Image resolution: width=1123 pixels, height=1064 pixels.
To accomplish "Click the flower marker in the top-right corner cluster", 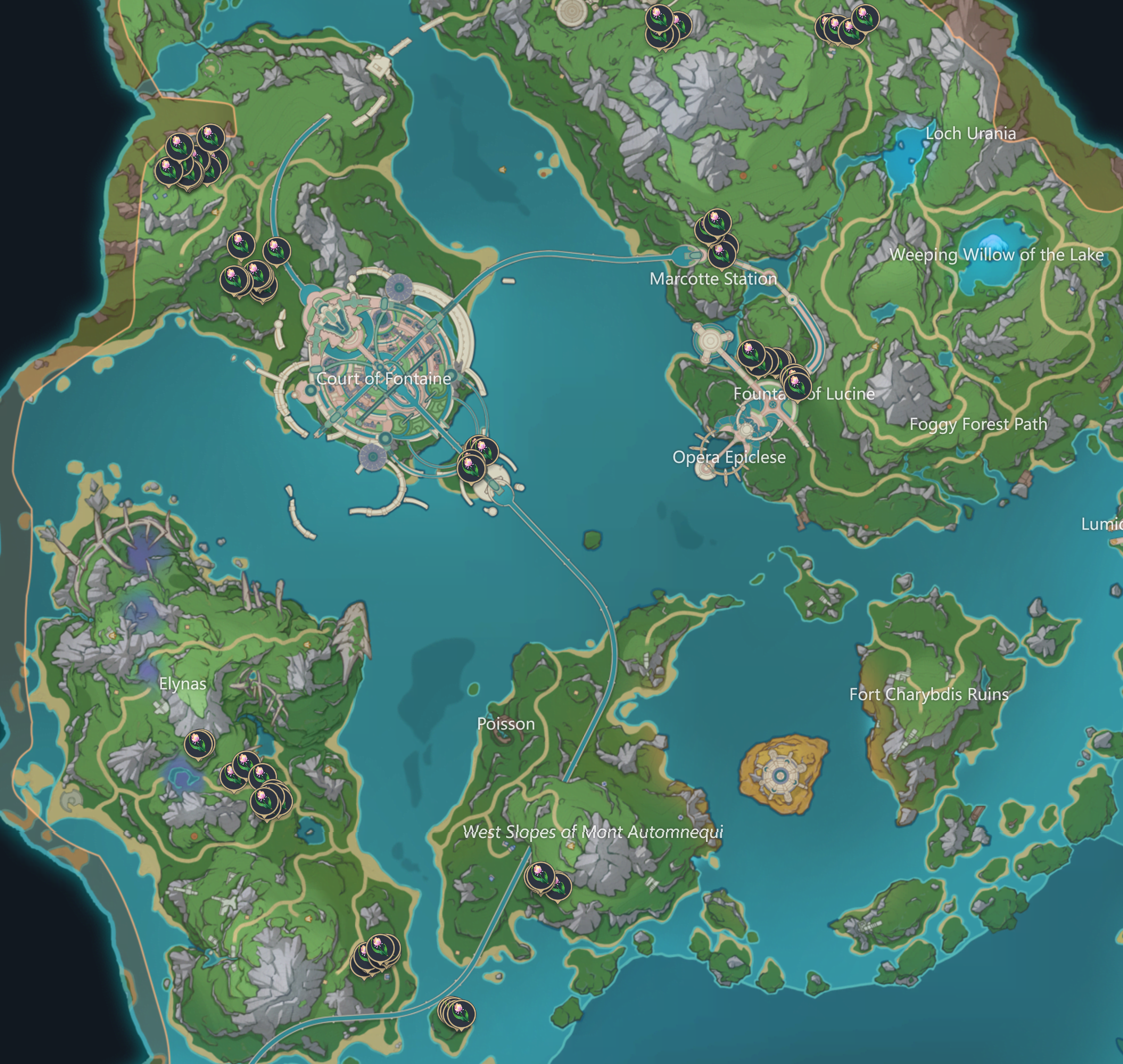I will (x=865, y=17).
